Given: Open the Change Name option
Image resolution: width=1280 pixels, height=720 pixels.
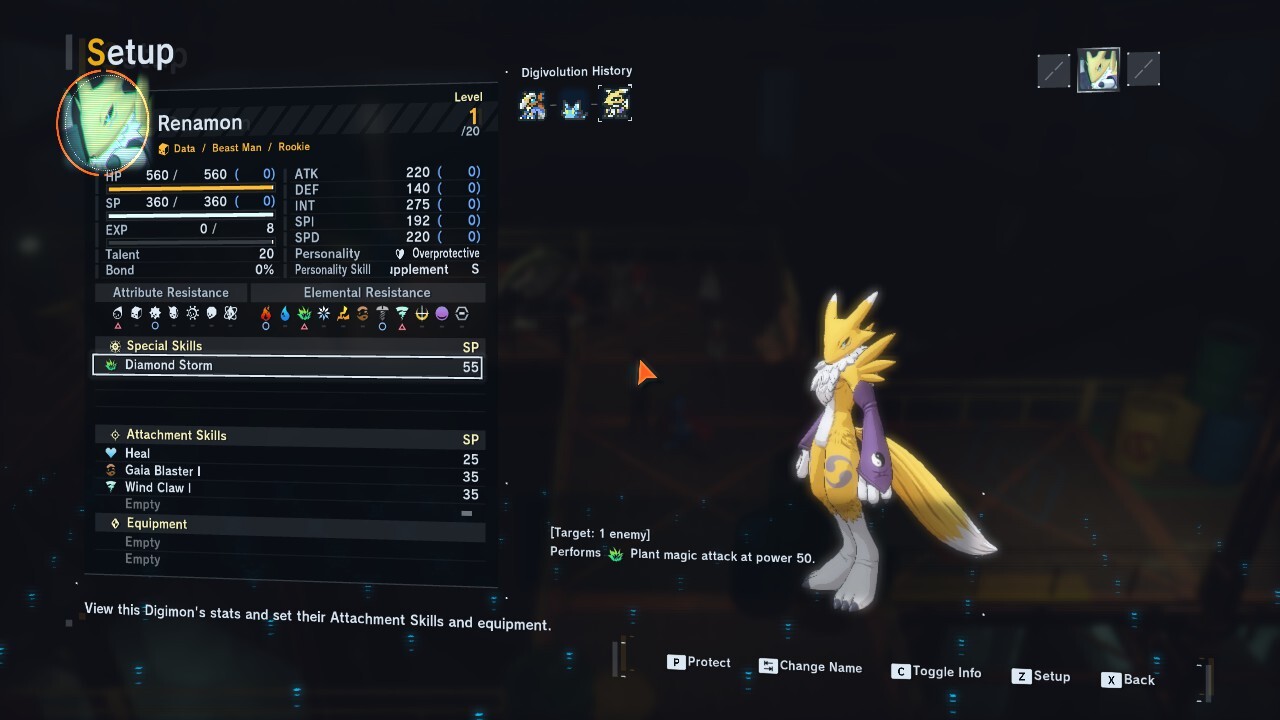Looking at the screenshot, I should (x=810, y=667).
